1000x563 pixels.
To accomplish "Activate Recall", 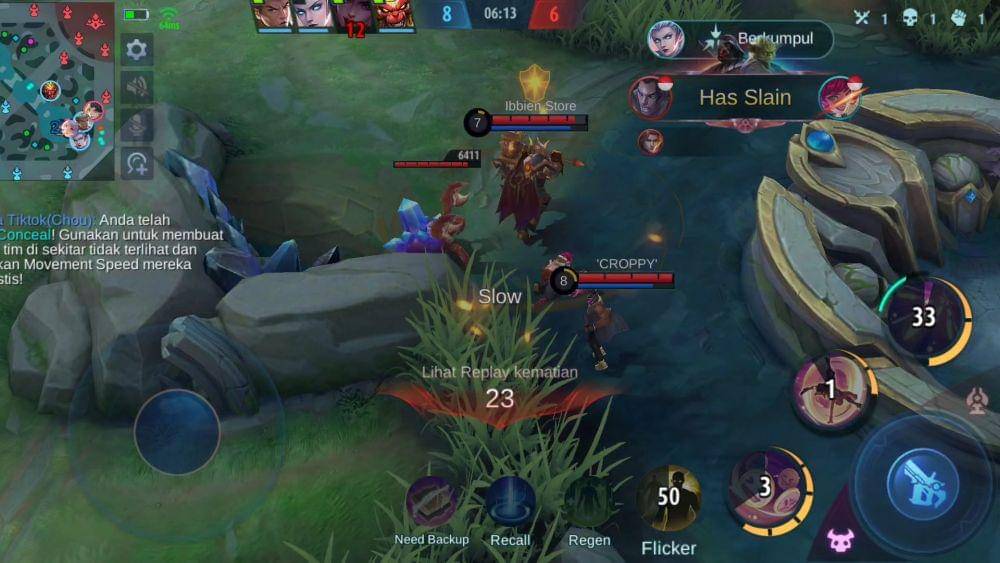I will click(x=510, y=503).
